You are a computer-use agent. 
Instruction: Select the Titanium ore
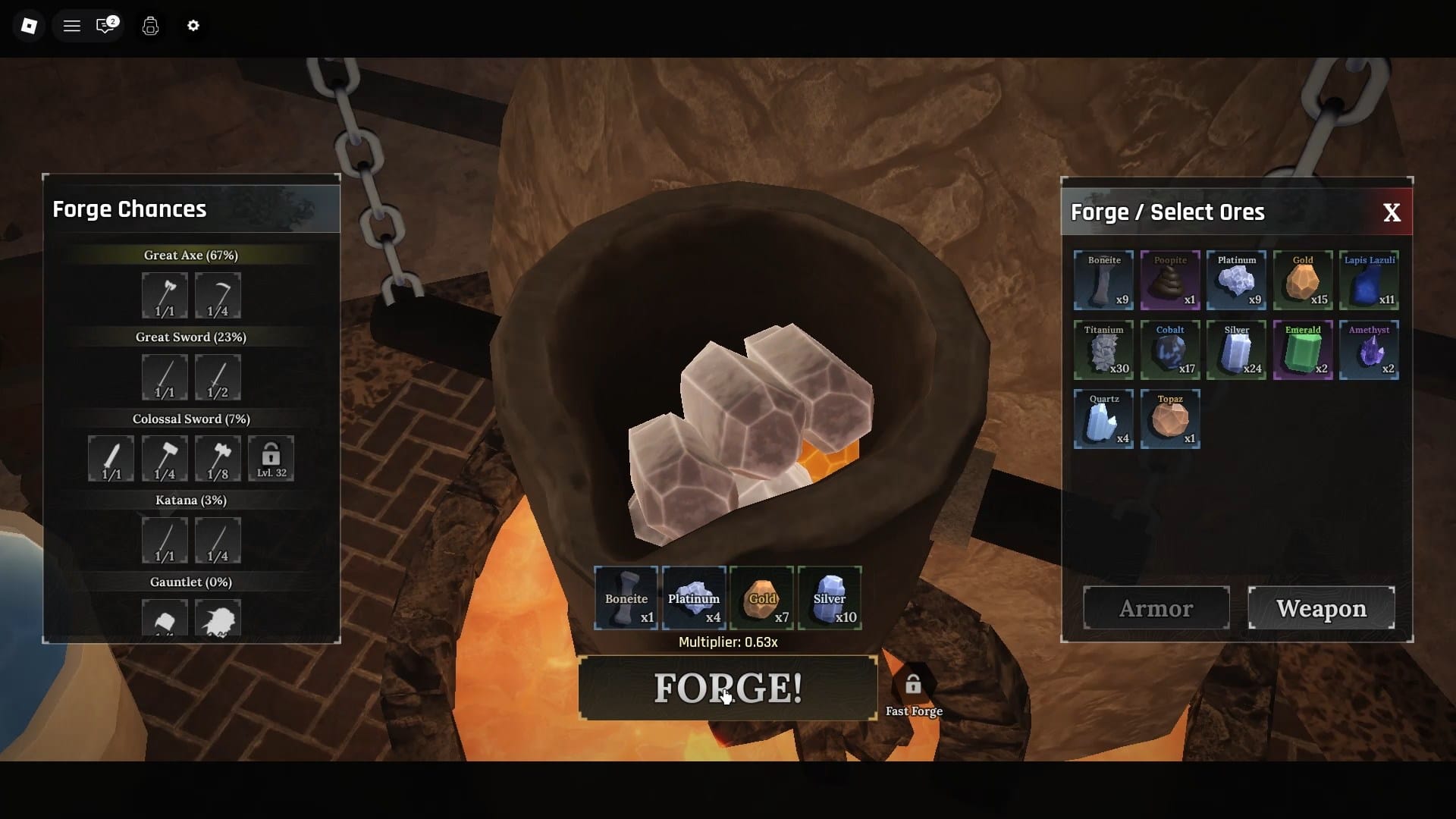[x=1103, y=350]
